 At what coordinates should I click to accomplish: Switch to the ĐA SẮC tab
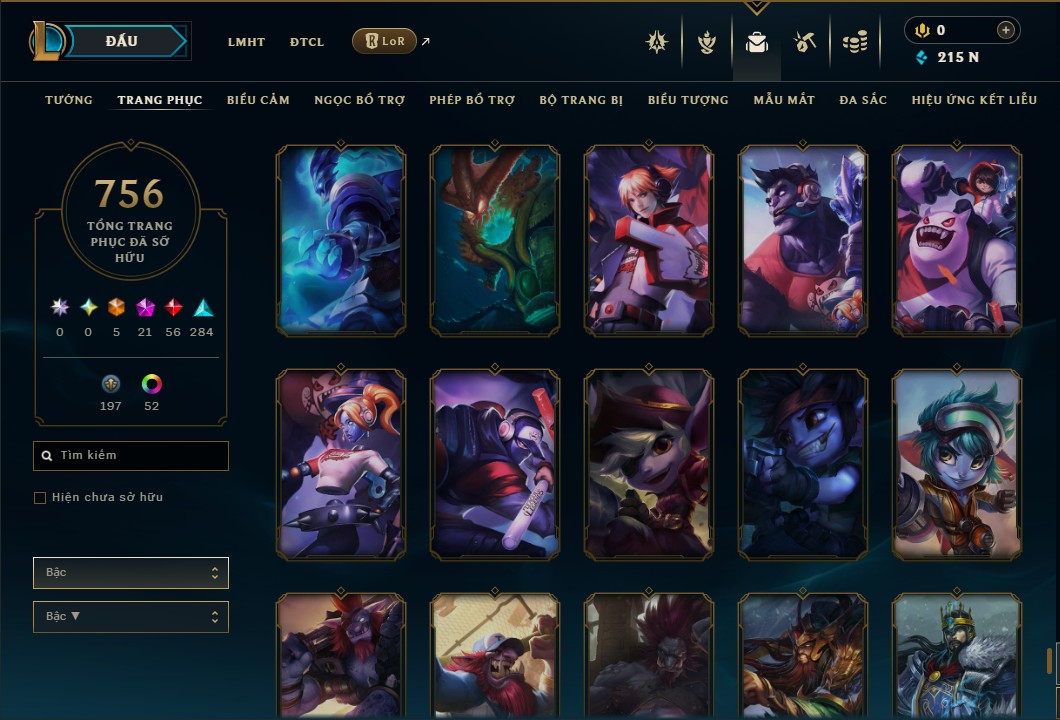click(863, 100)
